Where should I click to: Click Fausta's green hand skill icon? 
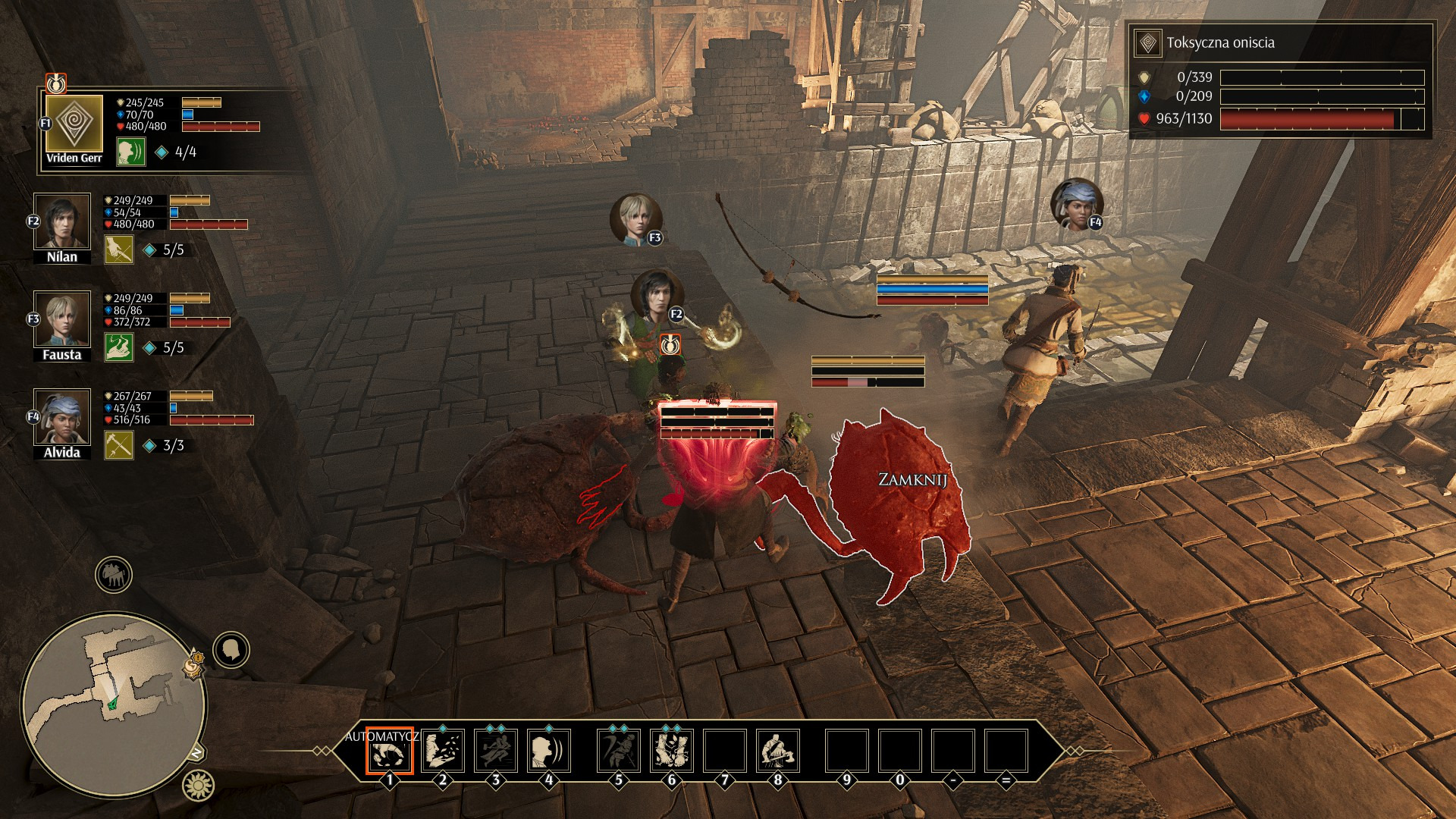point(119,347)
